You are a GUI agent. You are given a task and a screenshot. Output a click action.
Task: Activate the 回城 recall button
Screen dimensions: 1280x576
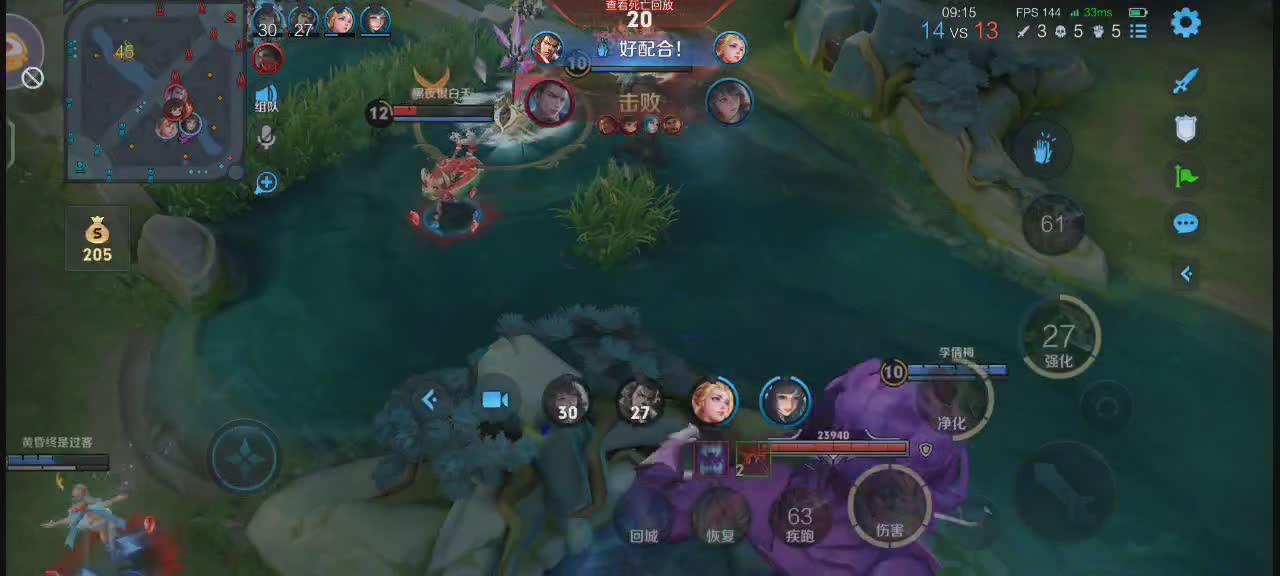pyautogui.click(x=645, y=521)
